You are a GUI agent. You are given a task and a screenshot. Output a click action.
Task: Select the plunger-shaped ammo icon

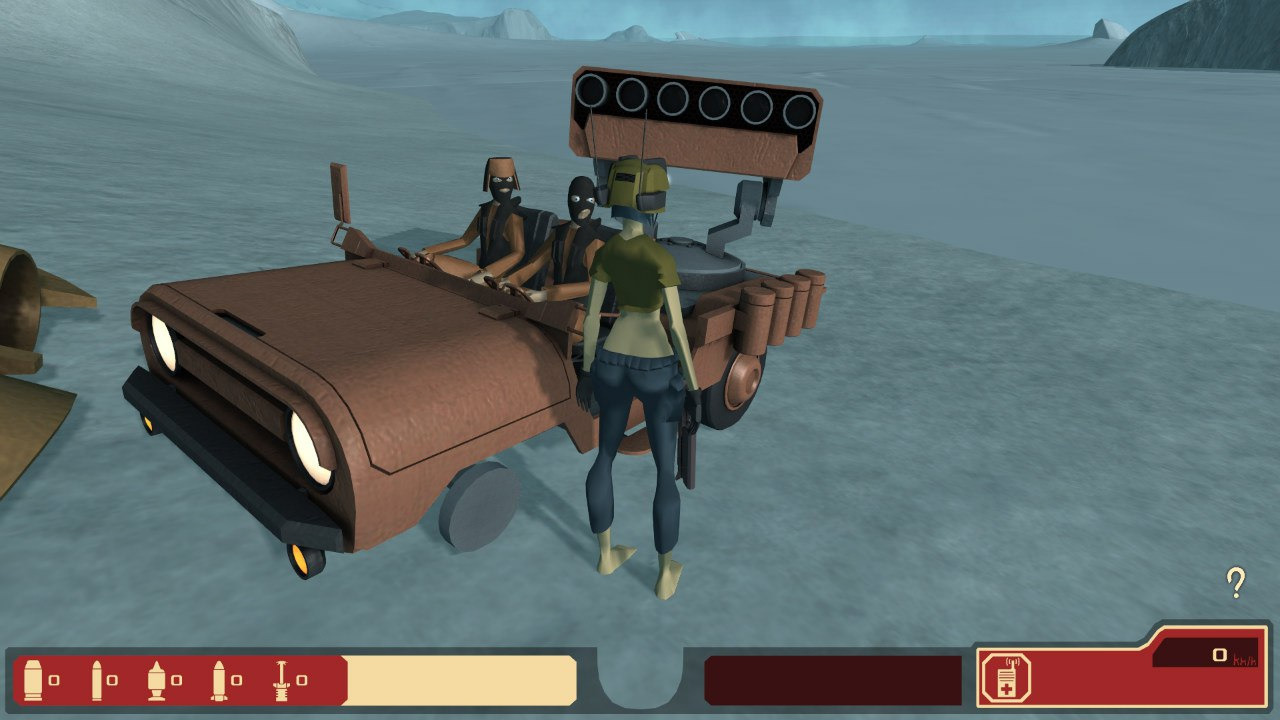[x=281, y=680]
